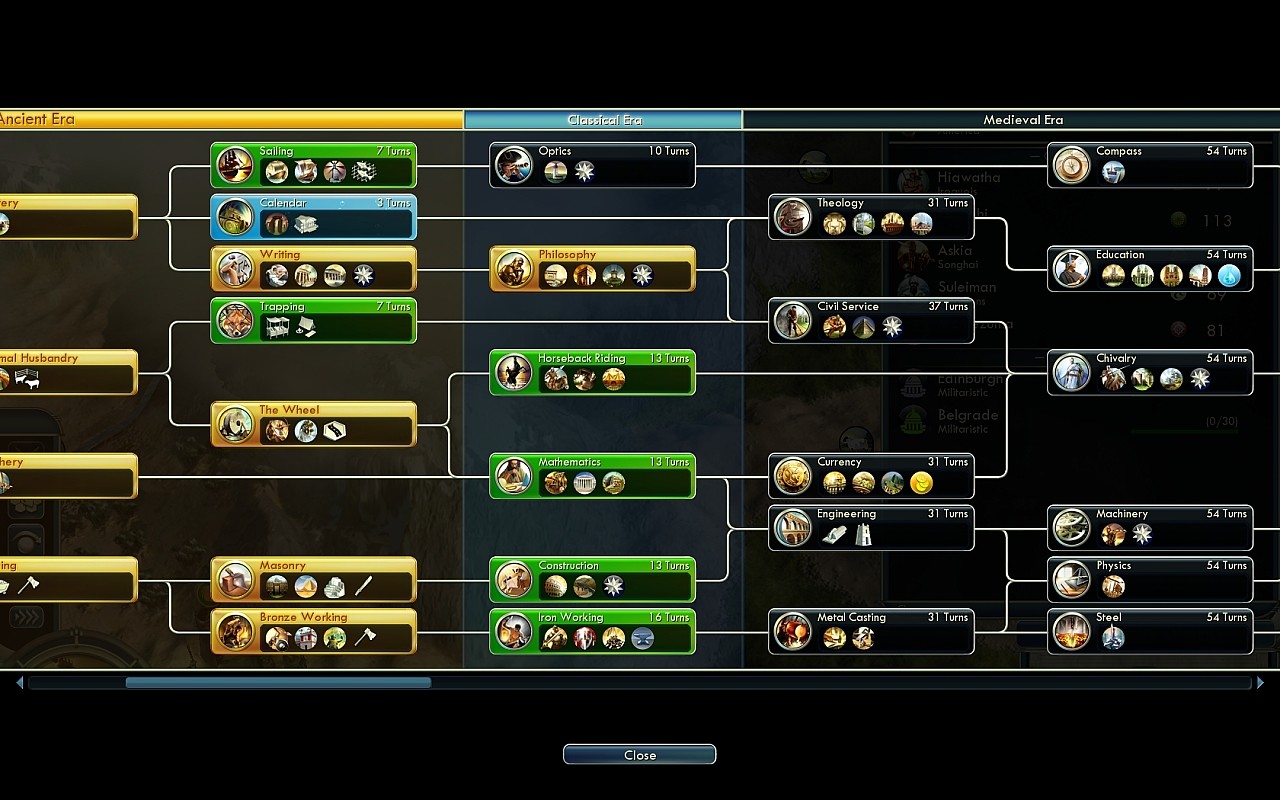Screen dimensions: 1280x800
Task: Select the Machinery technology
Action: click(1150, 528)
